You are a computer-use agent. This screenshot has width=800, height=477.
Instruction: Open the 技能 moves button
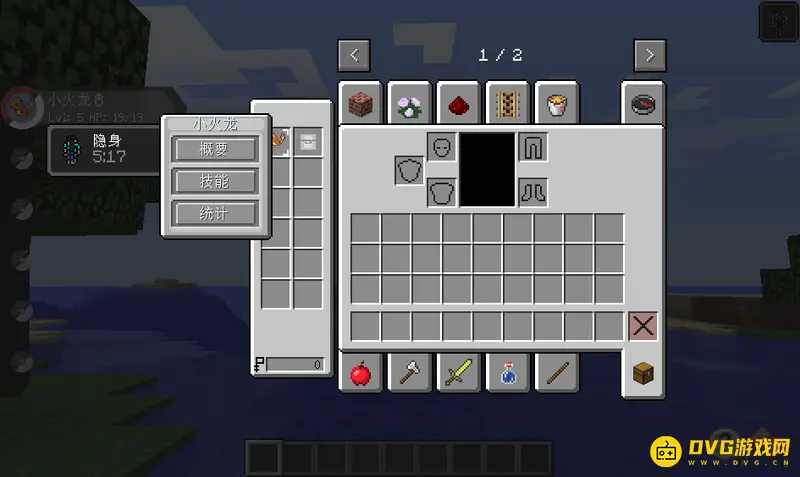[215, 181]
